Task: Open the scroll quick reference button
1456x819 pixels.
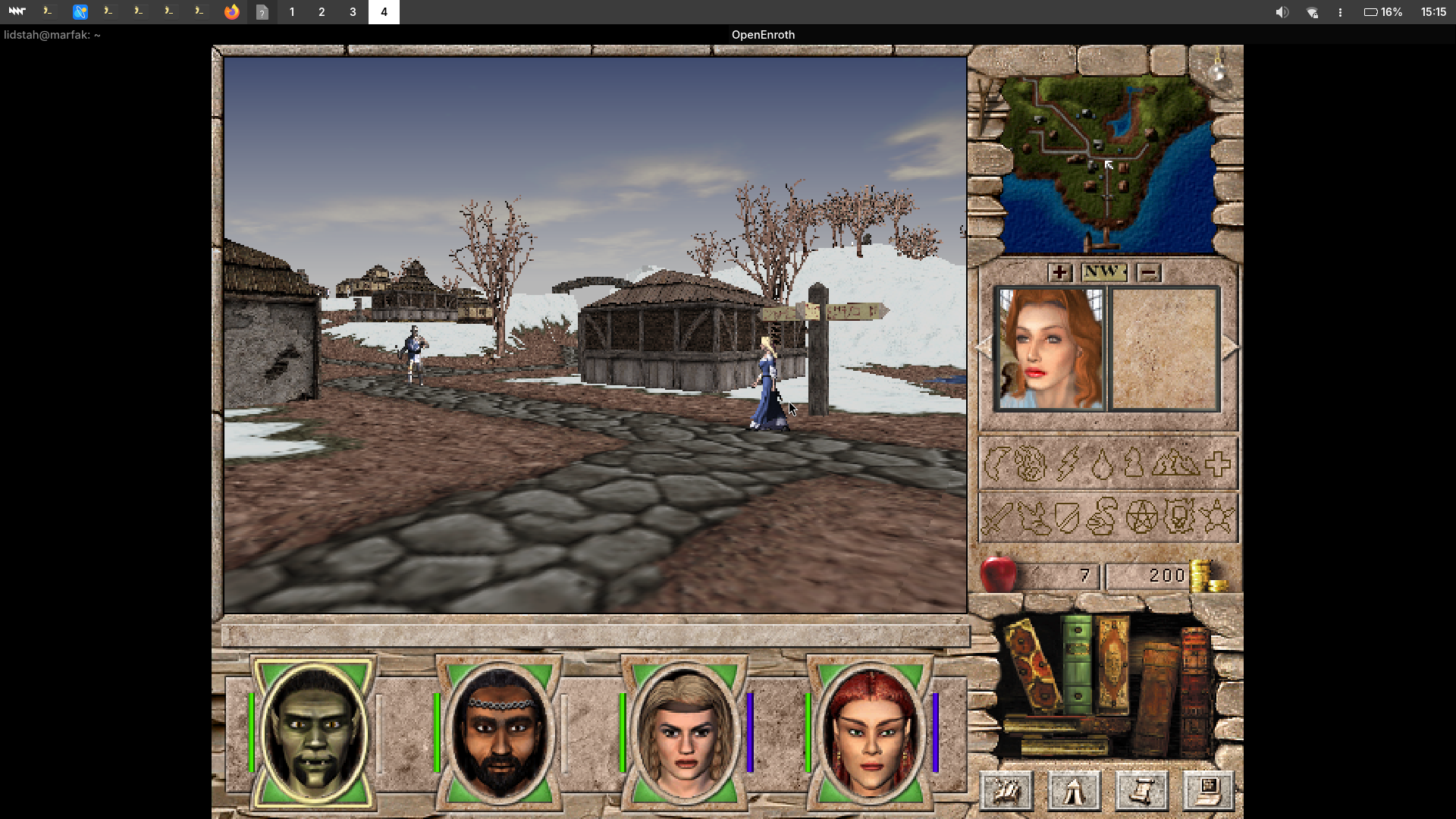Action: pyautogui.click(x=1141, y=791)
